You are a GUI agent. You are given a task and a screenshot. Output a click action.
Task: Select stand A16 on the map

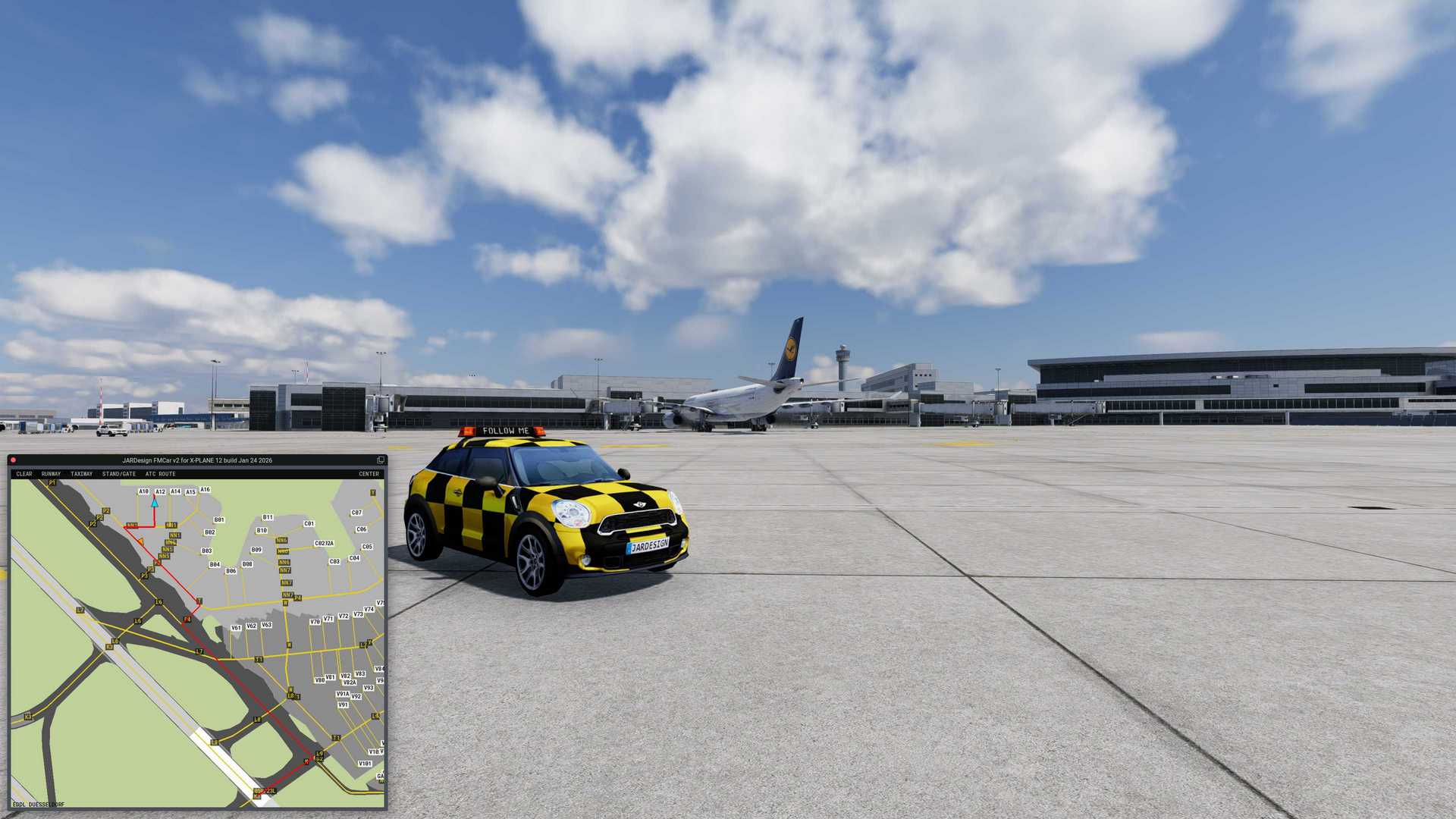coord(205,490)
